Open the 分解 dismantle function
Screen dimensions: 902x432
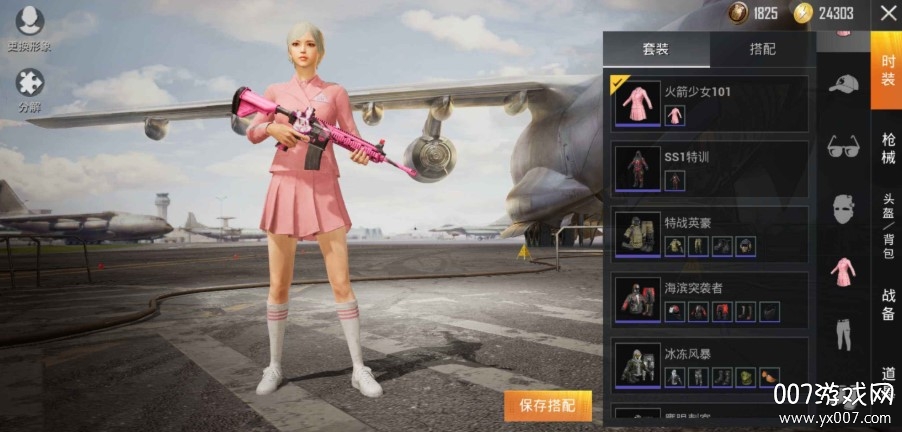(x=29, y=88)
